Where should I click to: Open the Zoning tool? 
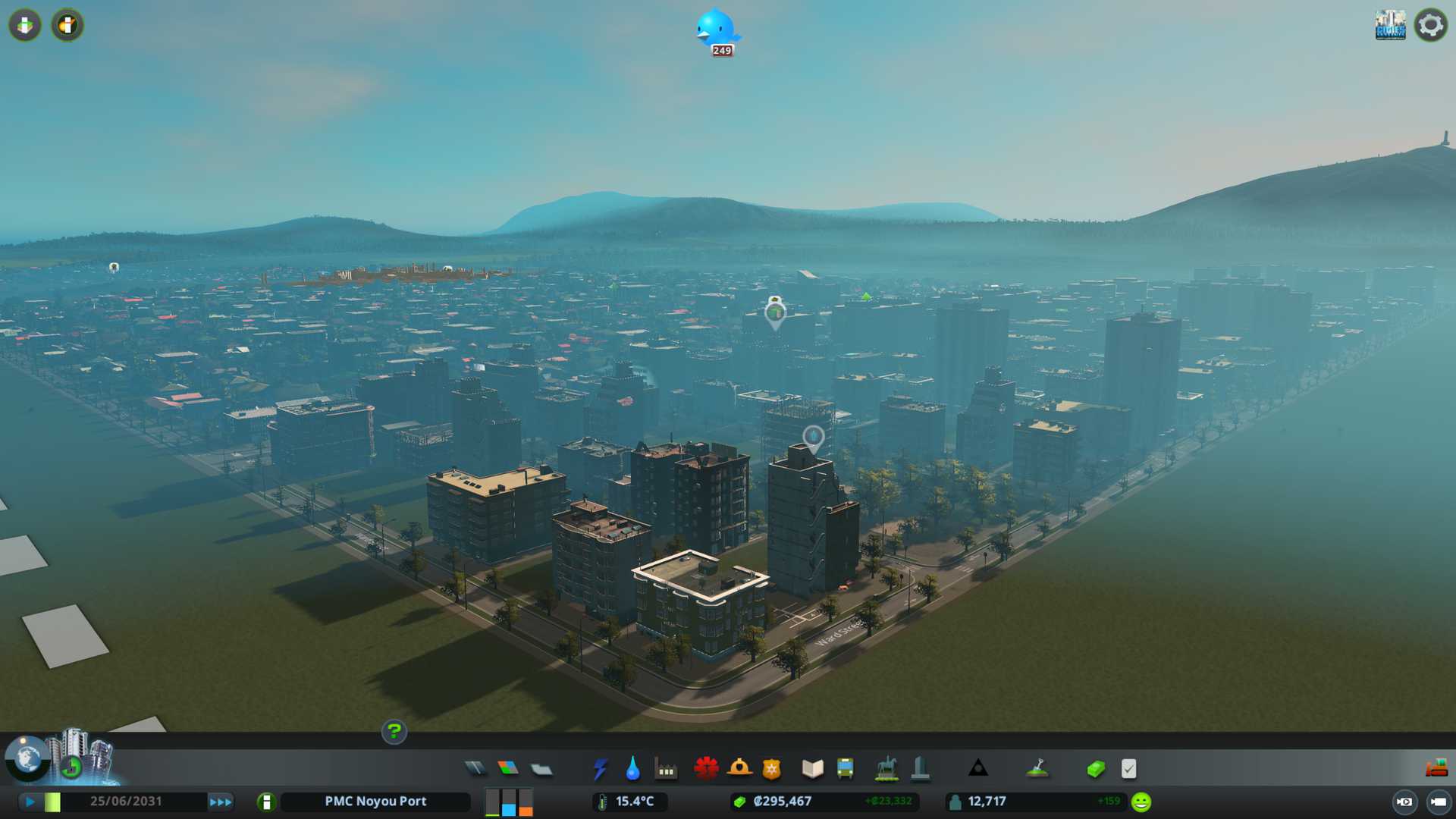coord(508,769)
